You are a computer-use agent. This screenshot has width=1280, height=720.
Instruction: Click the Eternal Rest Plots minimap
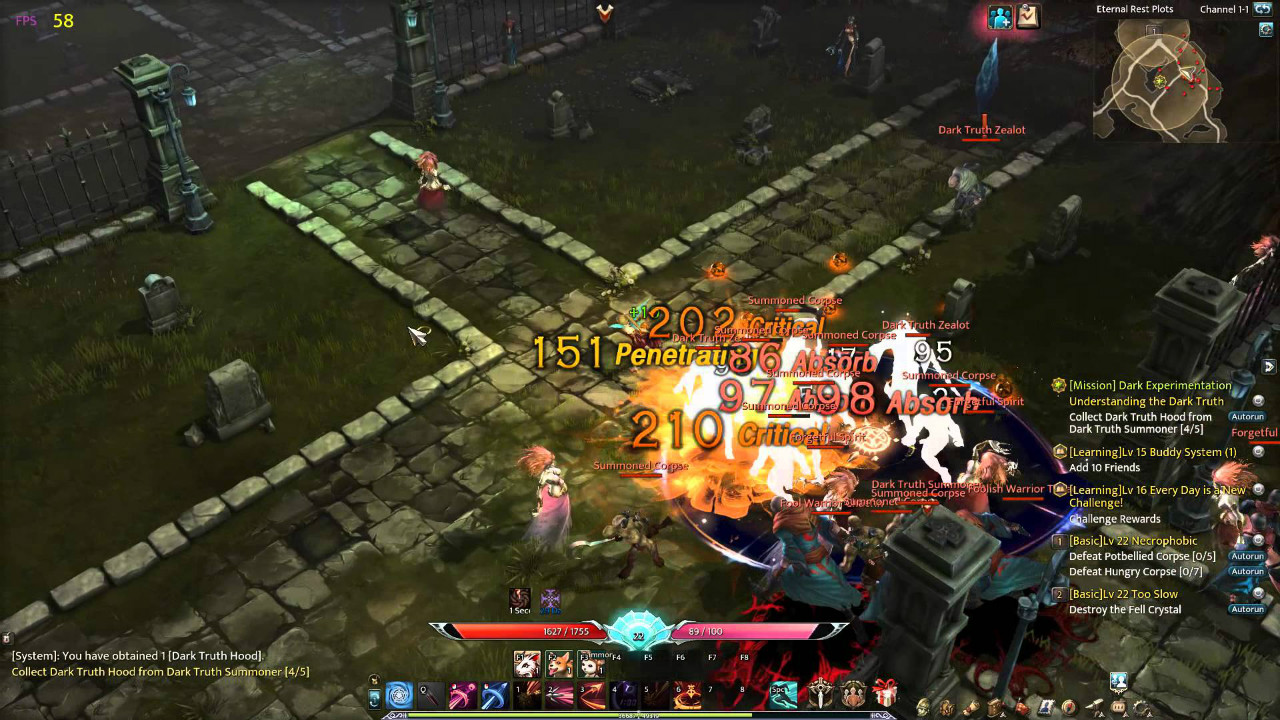[1160, 80]
